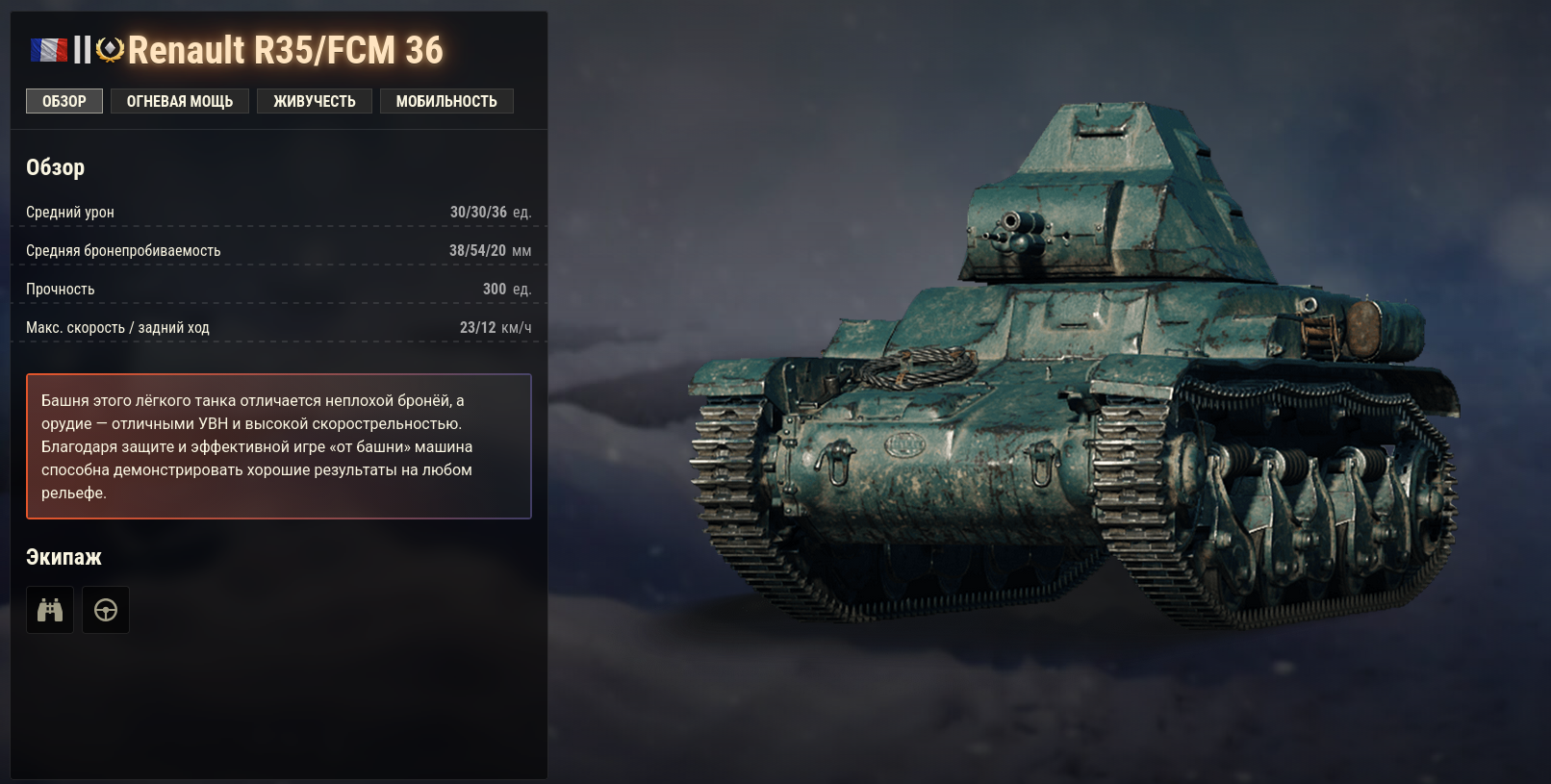Select the ОБЗОР tab

64,100
